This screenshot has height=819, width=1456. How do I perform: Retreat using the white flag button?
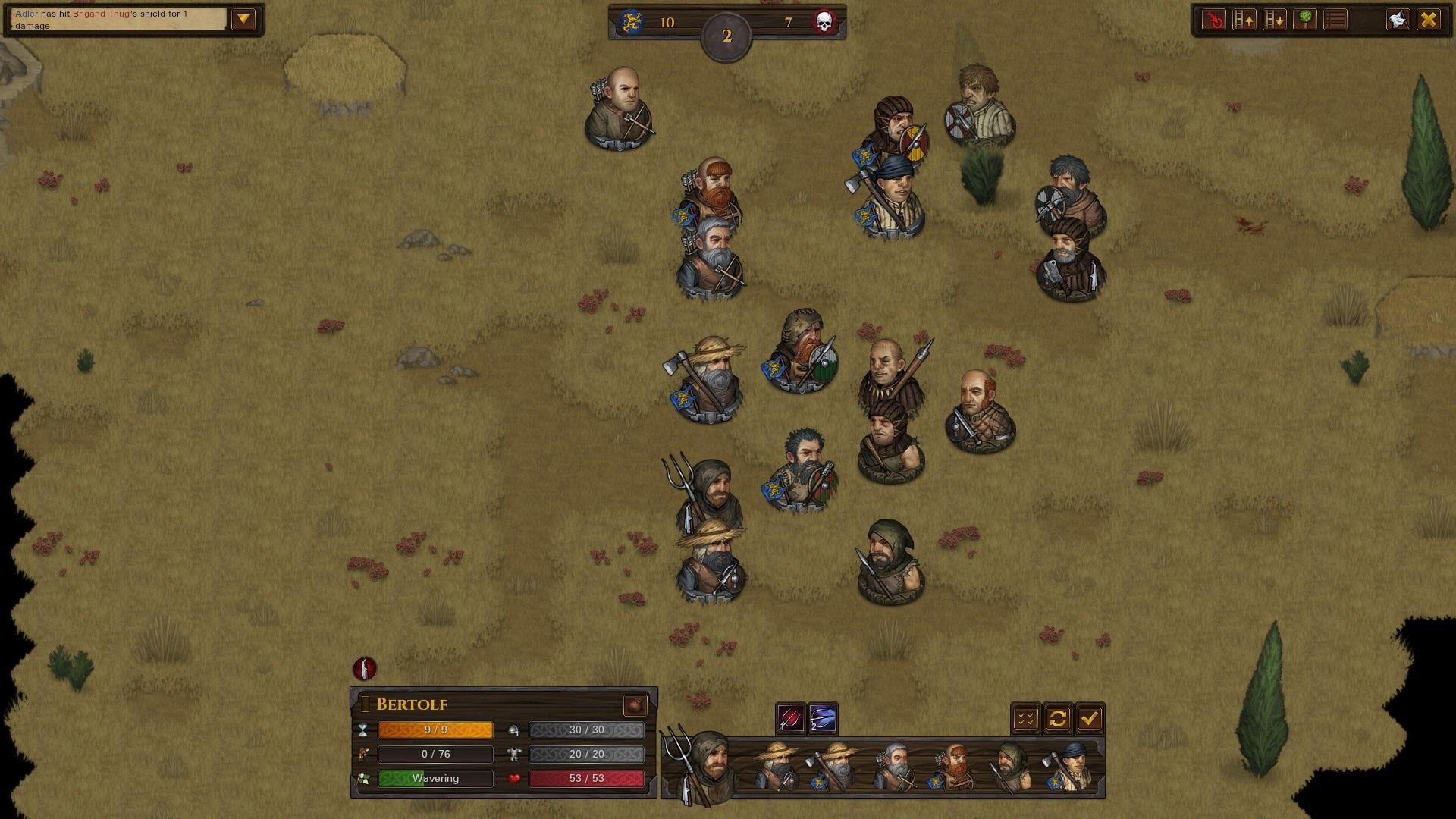(x=1398, y=20)
